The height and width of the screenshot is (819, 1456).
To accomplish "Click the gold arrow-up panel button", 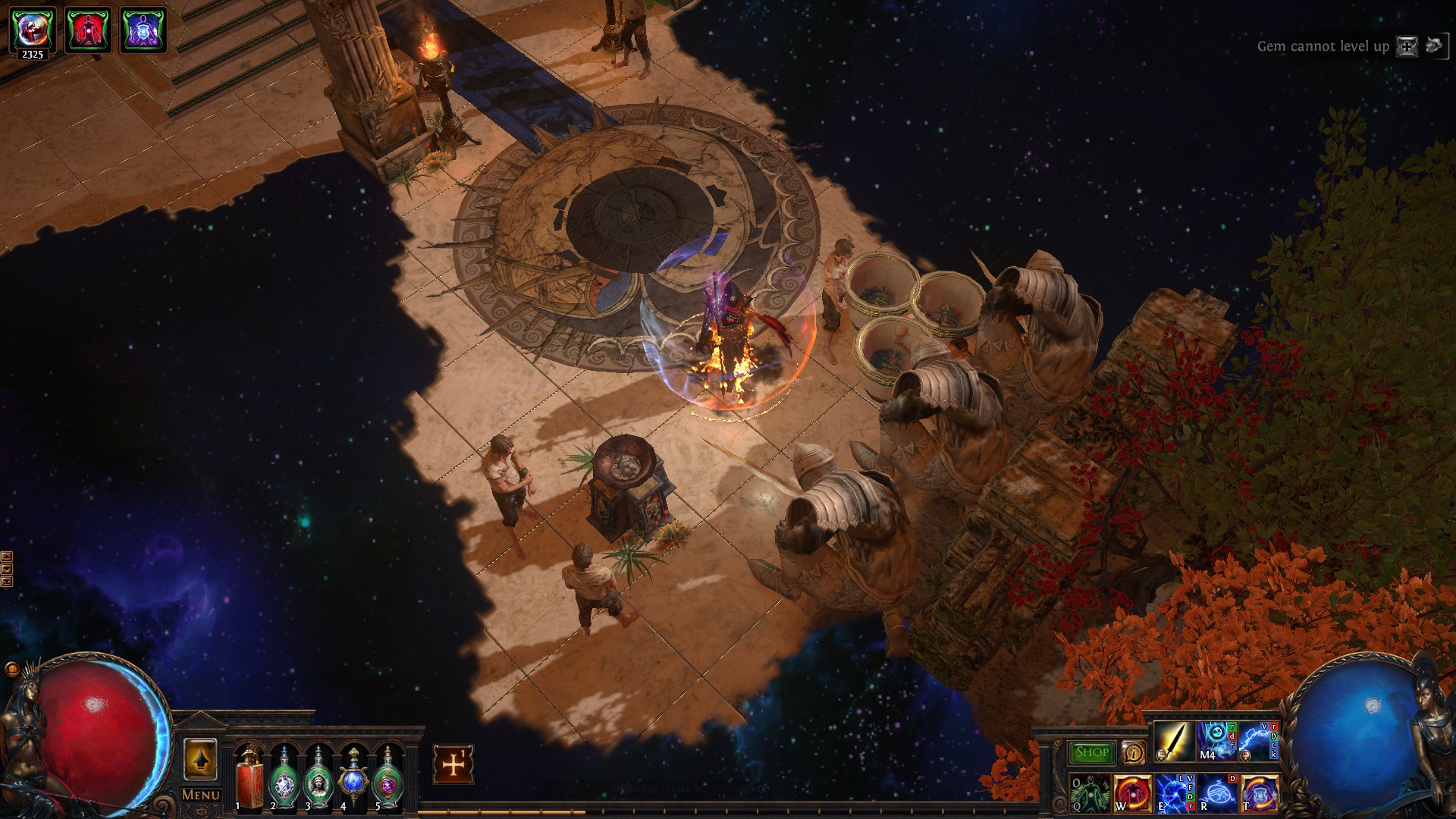I will 200,759.
